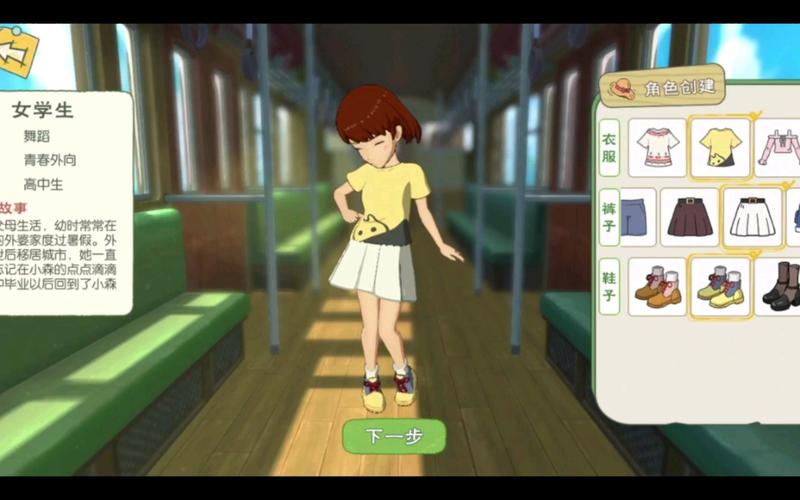The image size is (800, 500).
Task: Choose the dark brown boots
Action: click(x=779, y=287)
